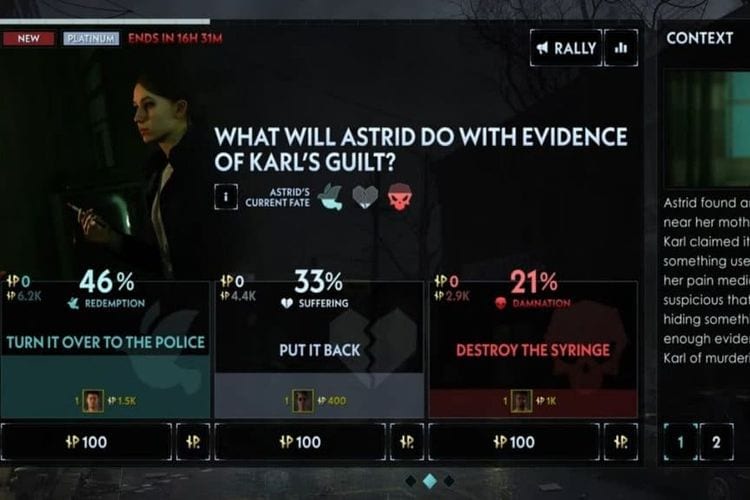
Task: Open custom bet amount for Suffering option
Action: click(x=407, y=441)
